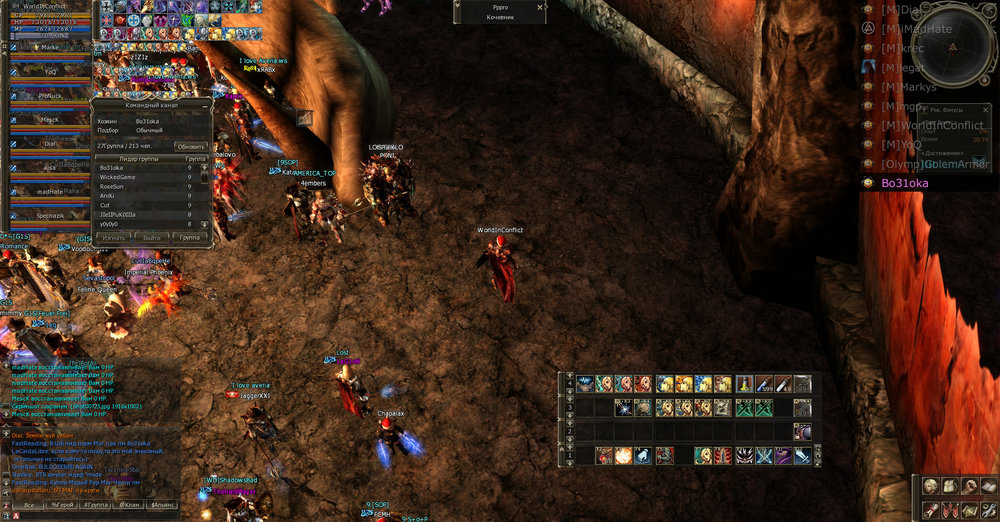Show the @Клан chat tab

(130, 506)
